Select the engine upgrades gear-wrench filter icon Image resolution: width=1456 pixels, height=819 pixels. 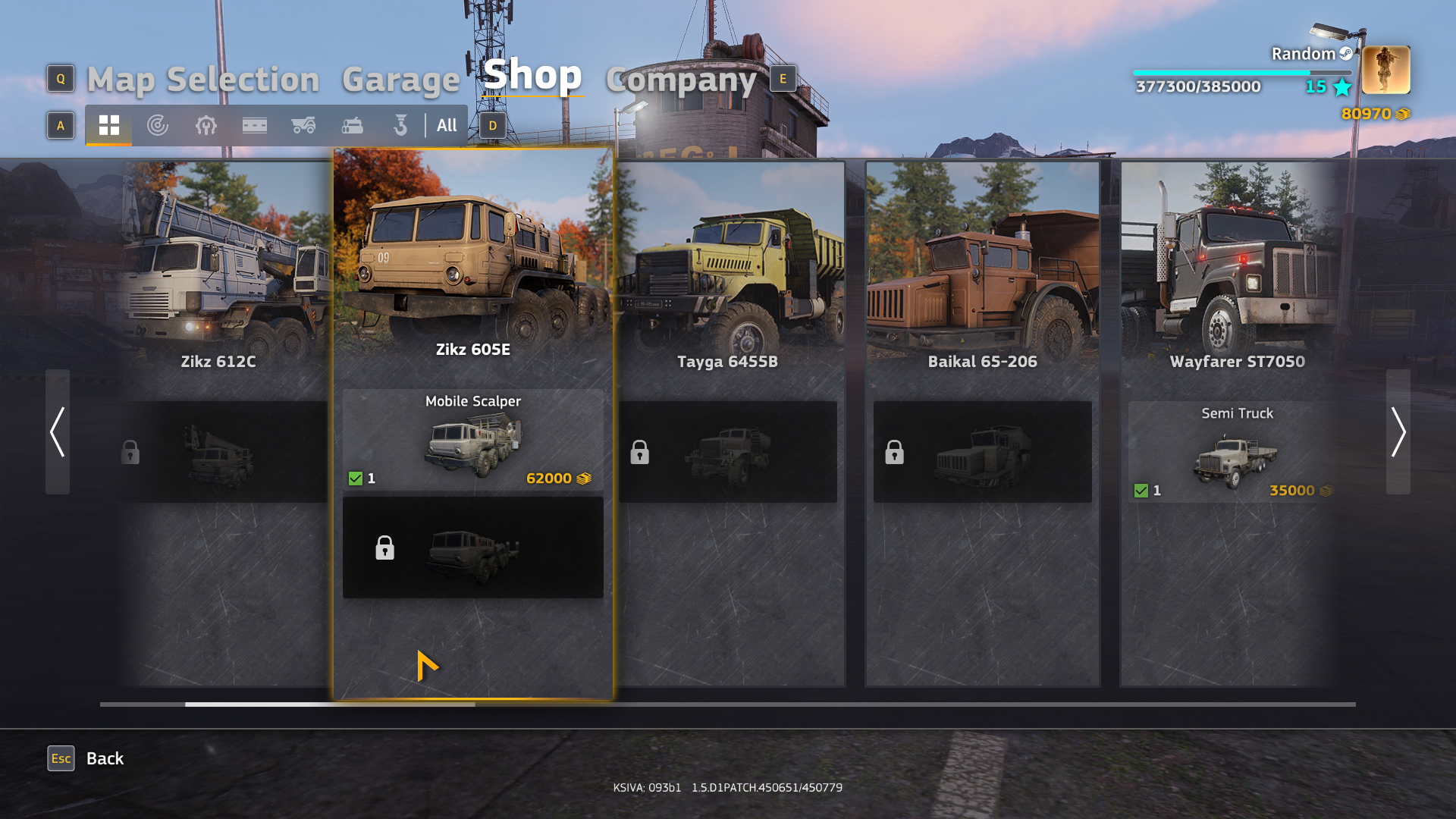click(206, 126)
